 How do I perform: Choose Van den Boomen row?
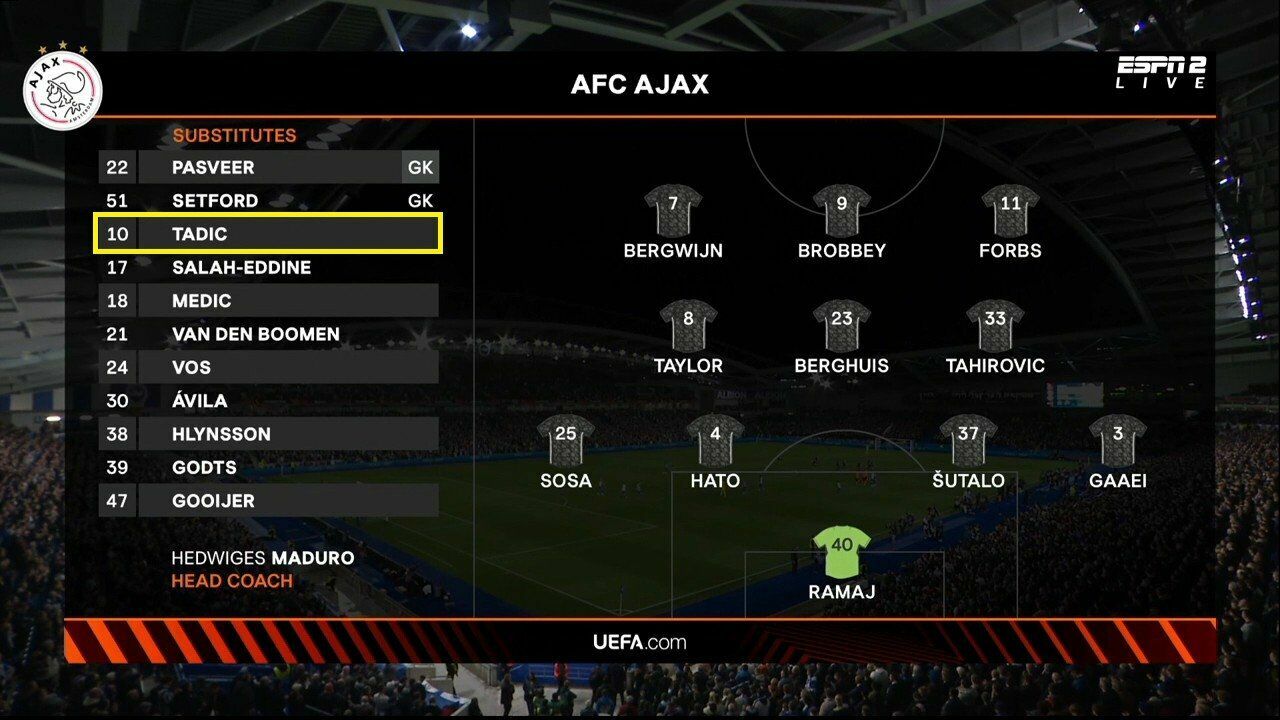tap(268, 334)
